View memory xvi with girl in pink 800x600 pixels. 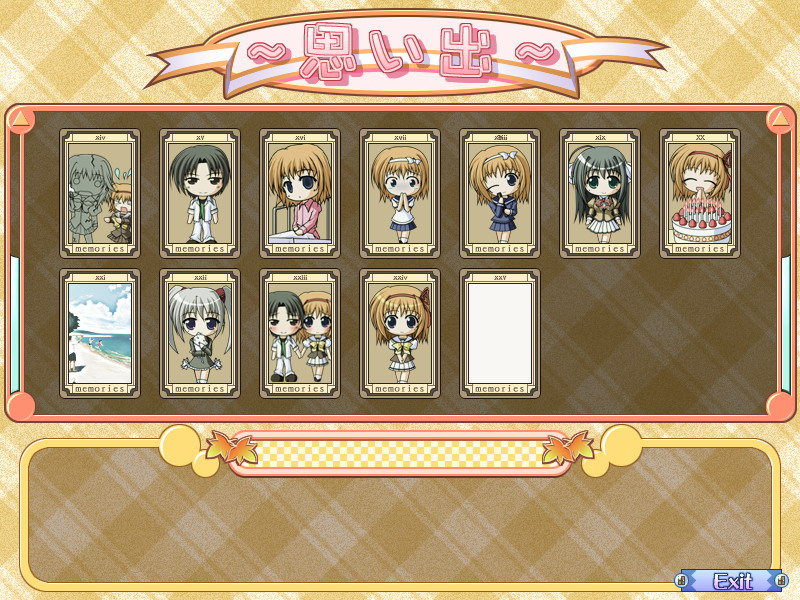300,193
